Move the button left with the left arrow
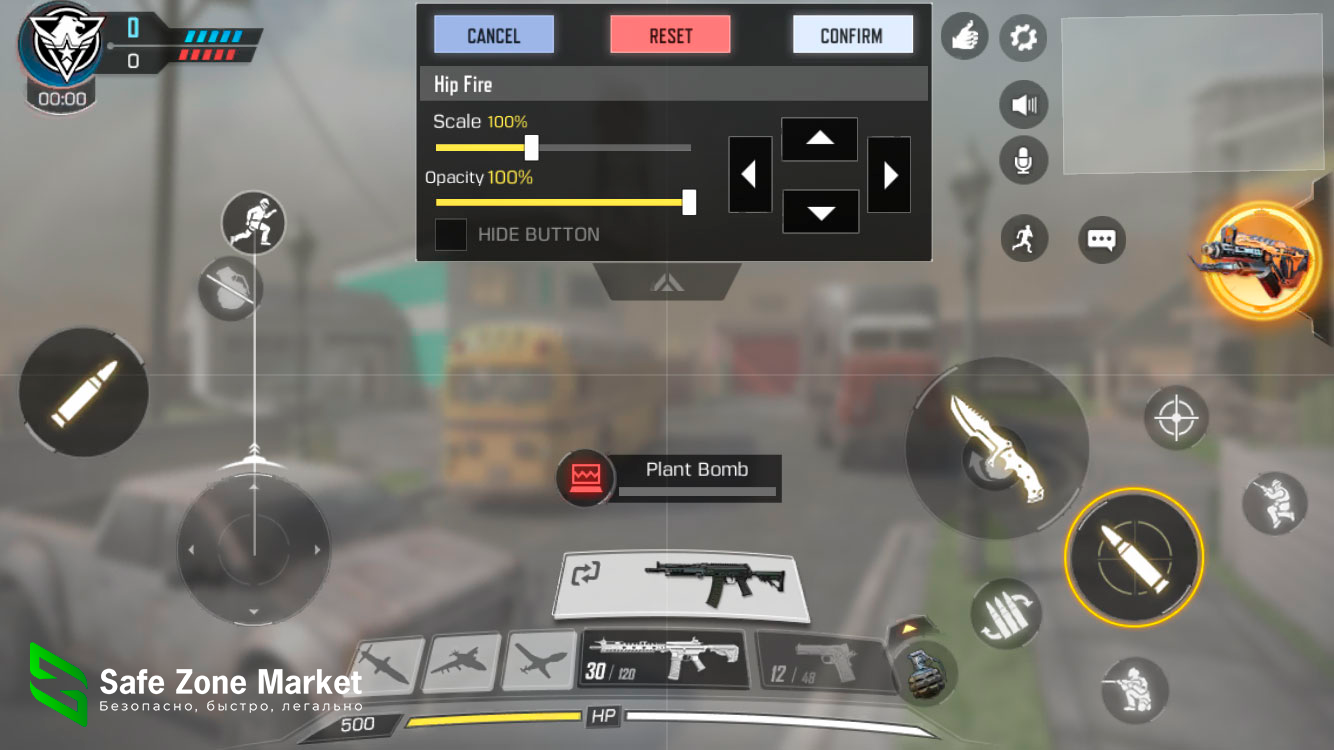Screen dimensions: 1334x750 pyautogui.click(x=749, y=175)
